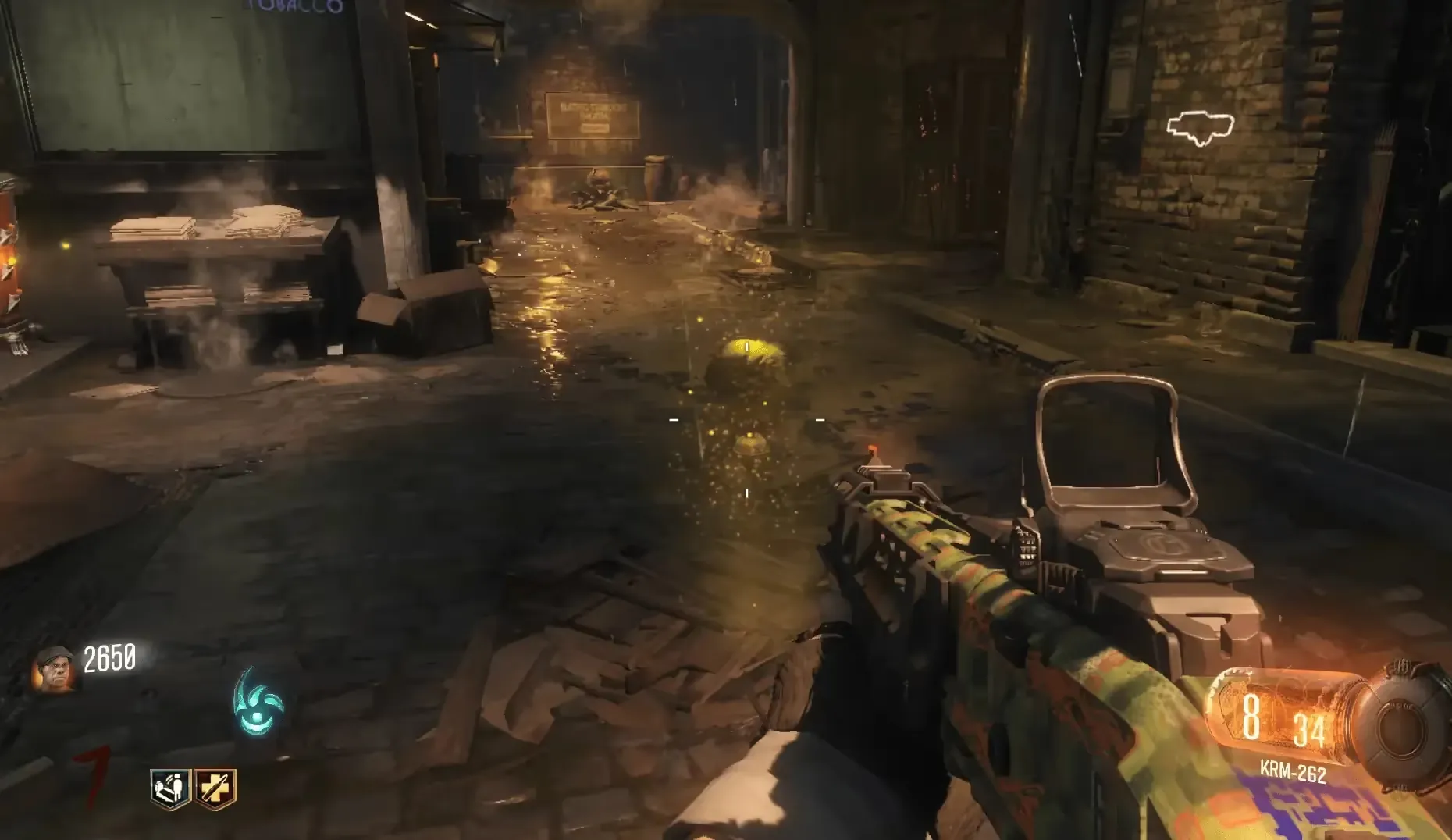Click the KRM-262 weapon name label

pyautogui.click(x=1292, y=772)
